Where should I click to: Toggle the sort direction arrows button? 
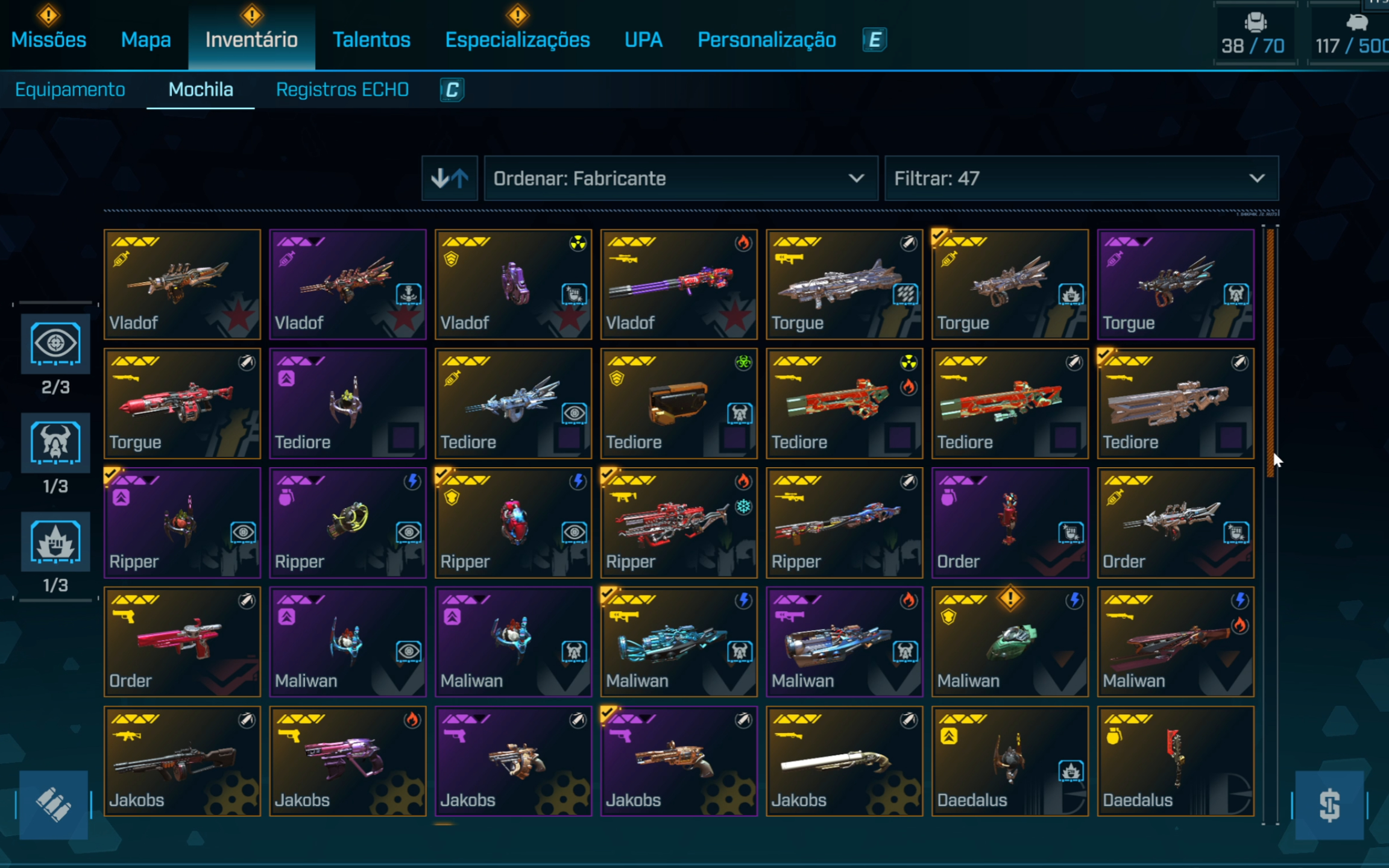coord(450,178)
